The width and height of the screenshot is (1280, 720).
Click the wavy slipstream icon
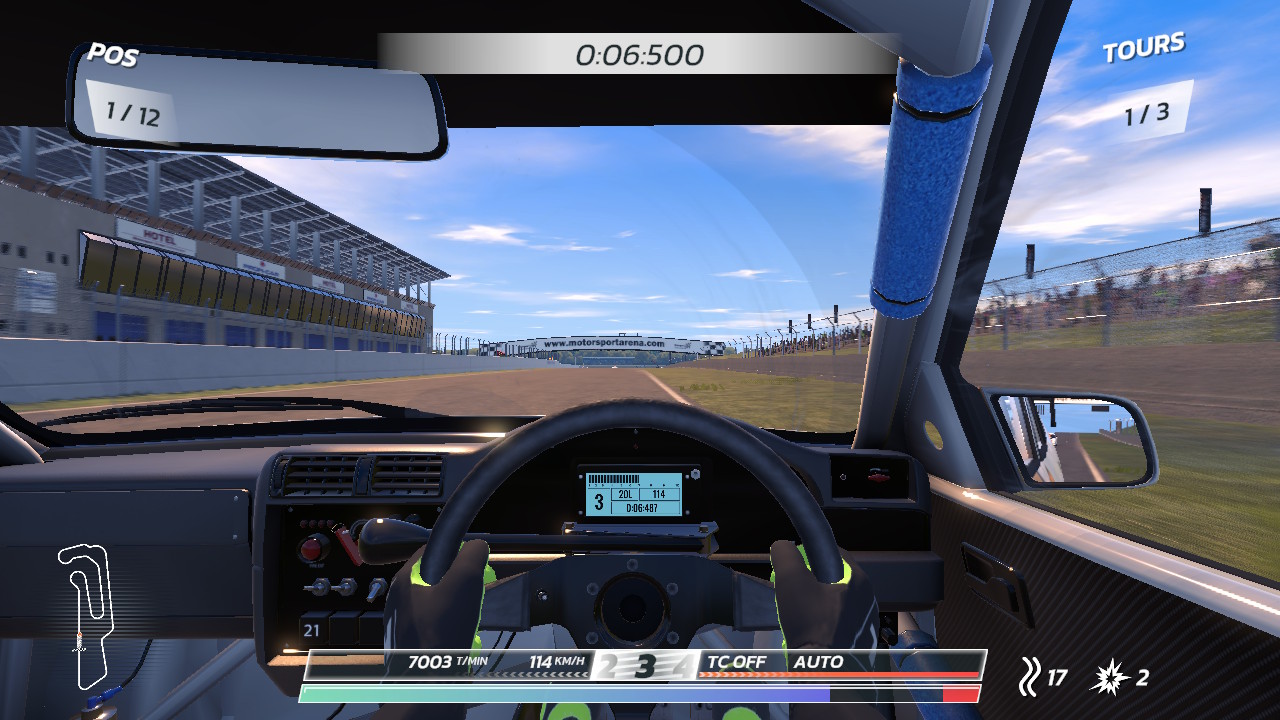point(1028,678)
